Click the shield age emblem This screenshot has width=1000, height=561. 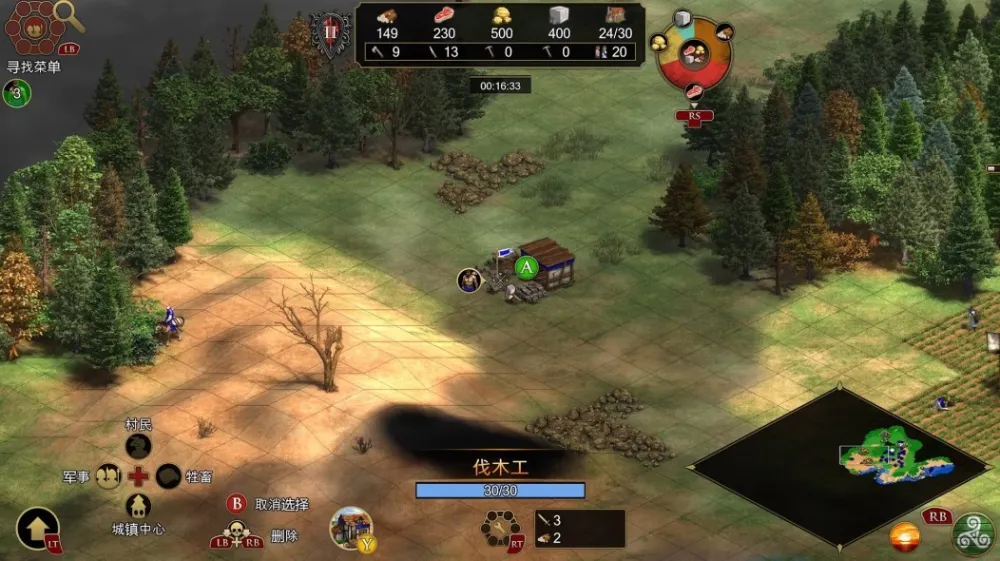click(x=330, y=33)
